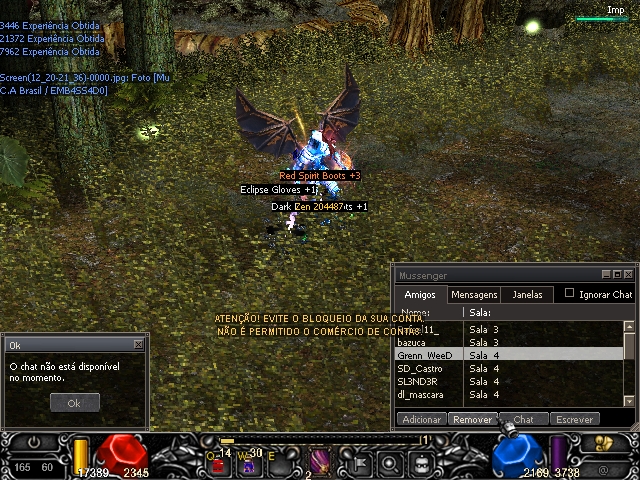Viewport: 640px width, 480px height.
Task: Switch to the Amigos tab
Action: tap(420, 295)
